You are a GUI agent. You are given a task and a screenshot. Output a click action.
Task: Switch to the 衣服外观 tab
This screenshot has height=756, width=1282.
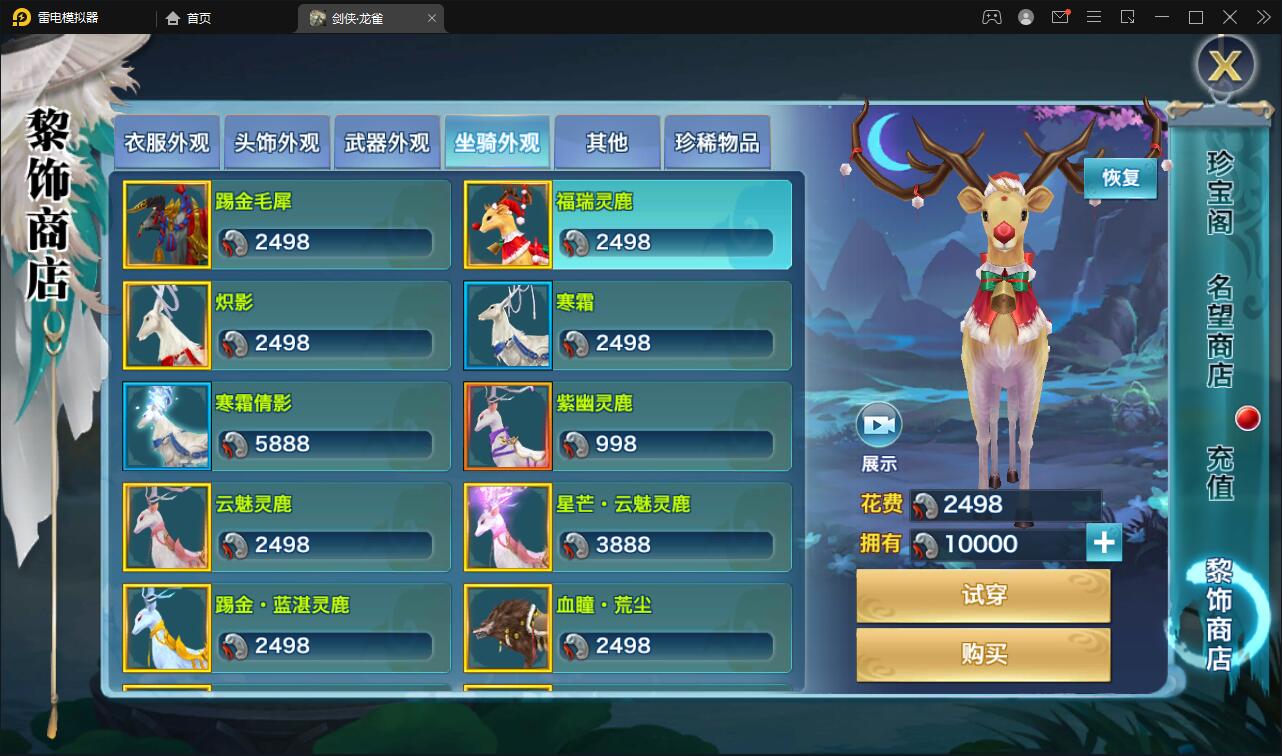166,142
